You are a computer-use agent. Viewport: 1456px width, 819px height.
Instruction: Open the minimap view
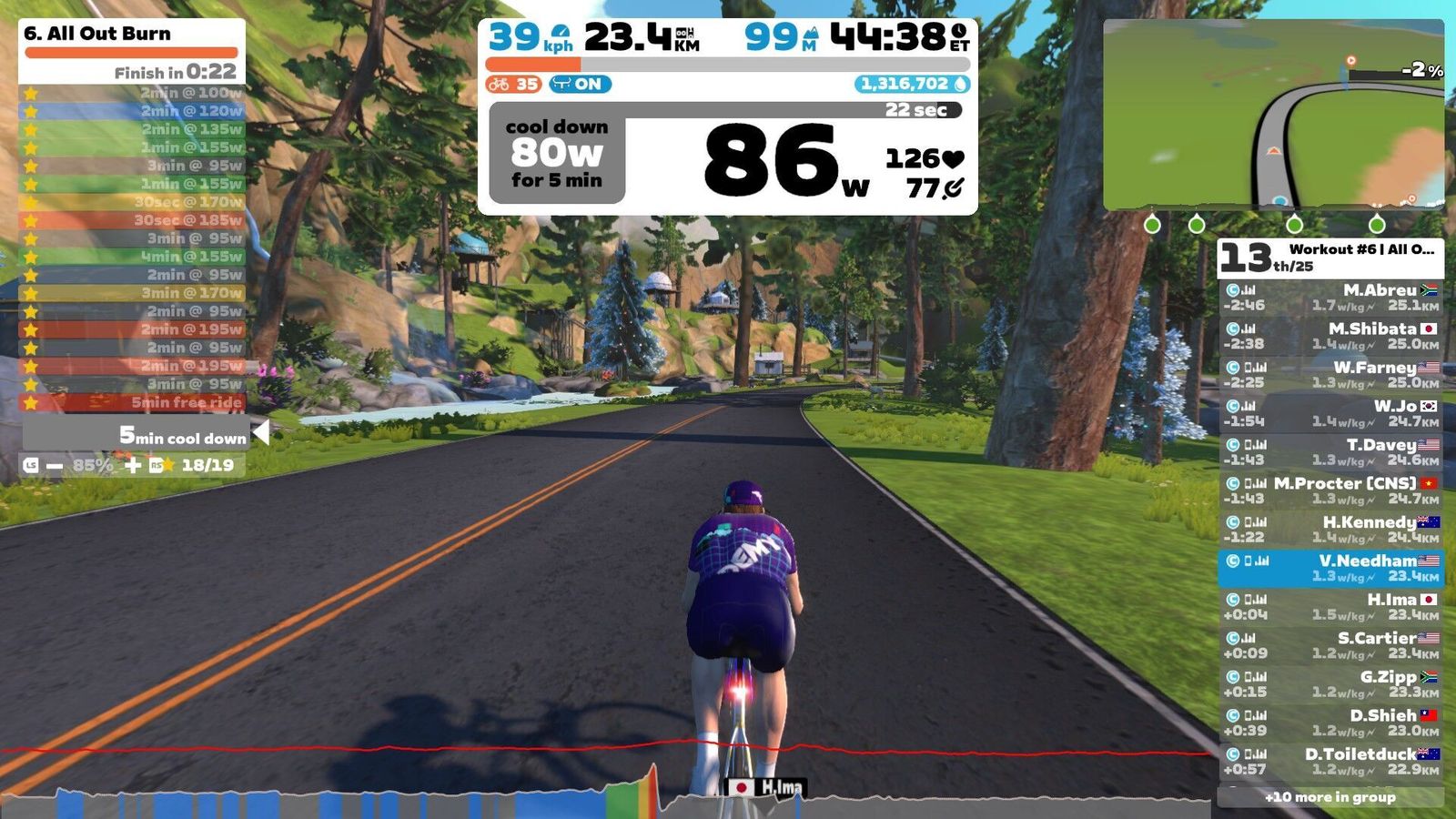[1273, 115]
